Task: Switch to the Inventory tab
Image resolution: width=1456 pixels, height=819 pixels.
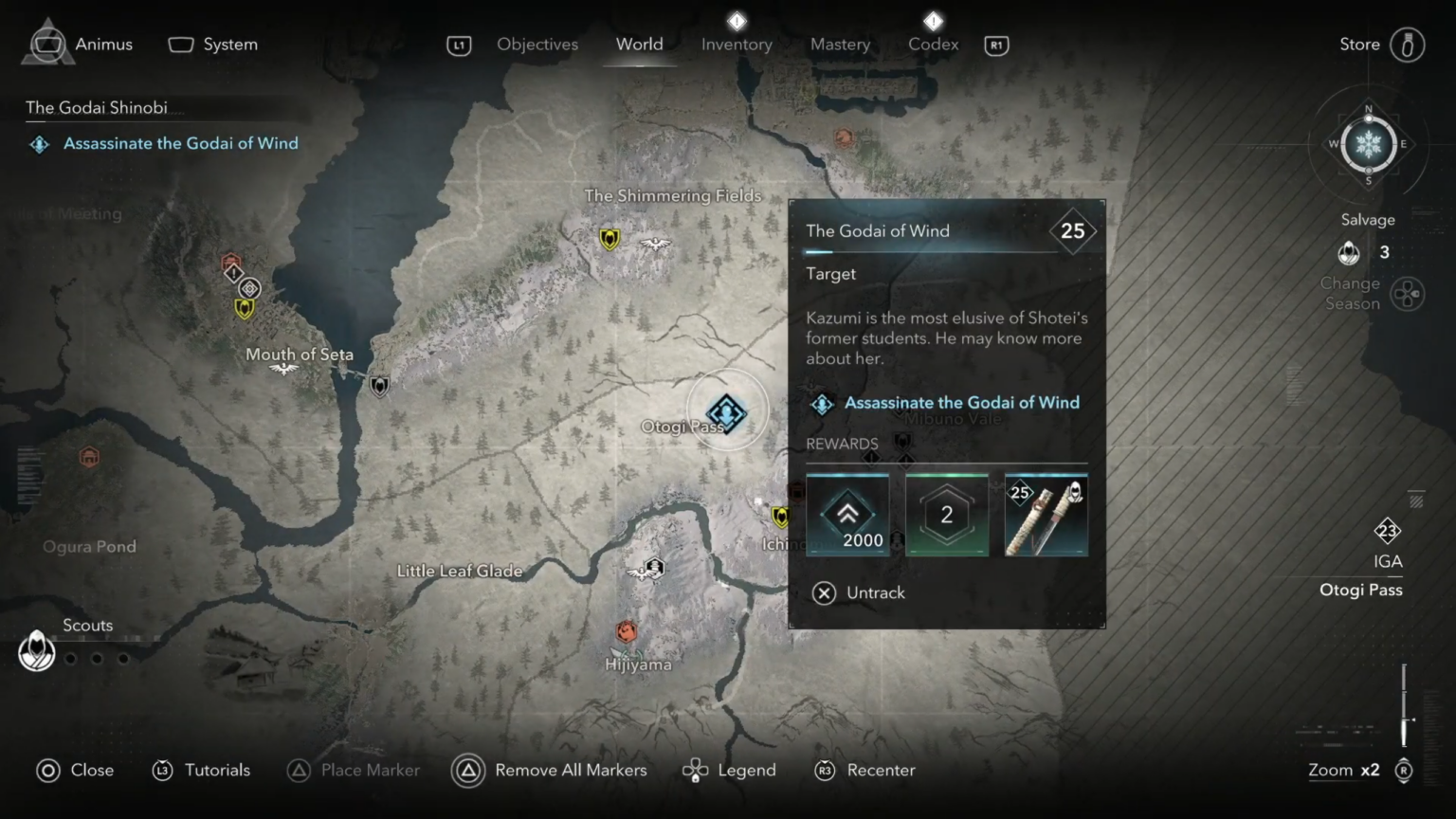Action: (x=737, y=44)
